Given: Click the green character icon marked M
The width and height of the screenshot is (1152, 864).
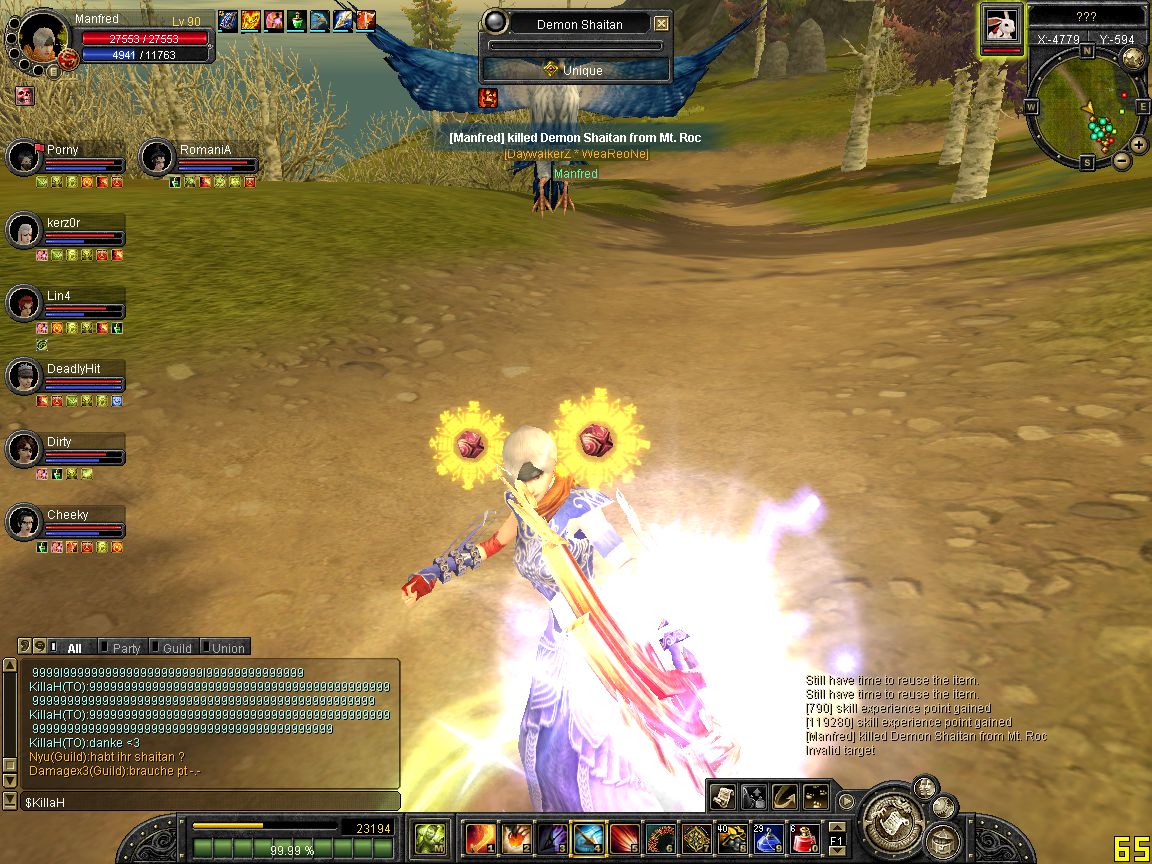Looking at the screenshot, I should coord(431,837).
